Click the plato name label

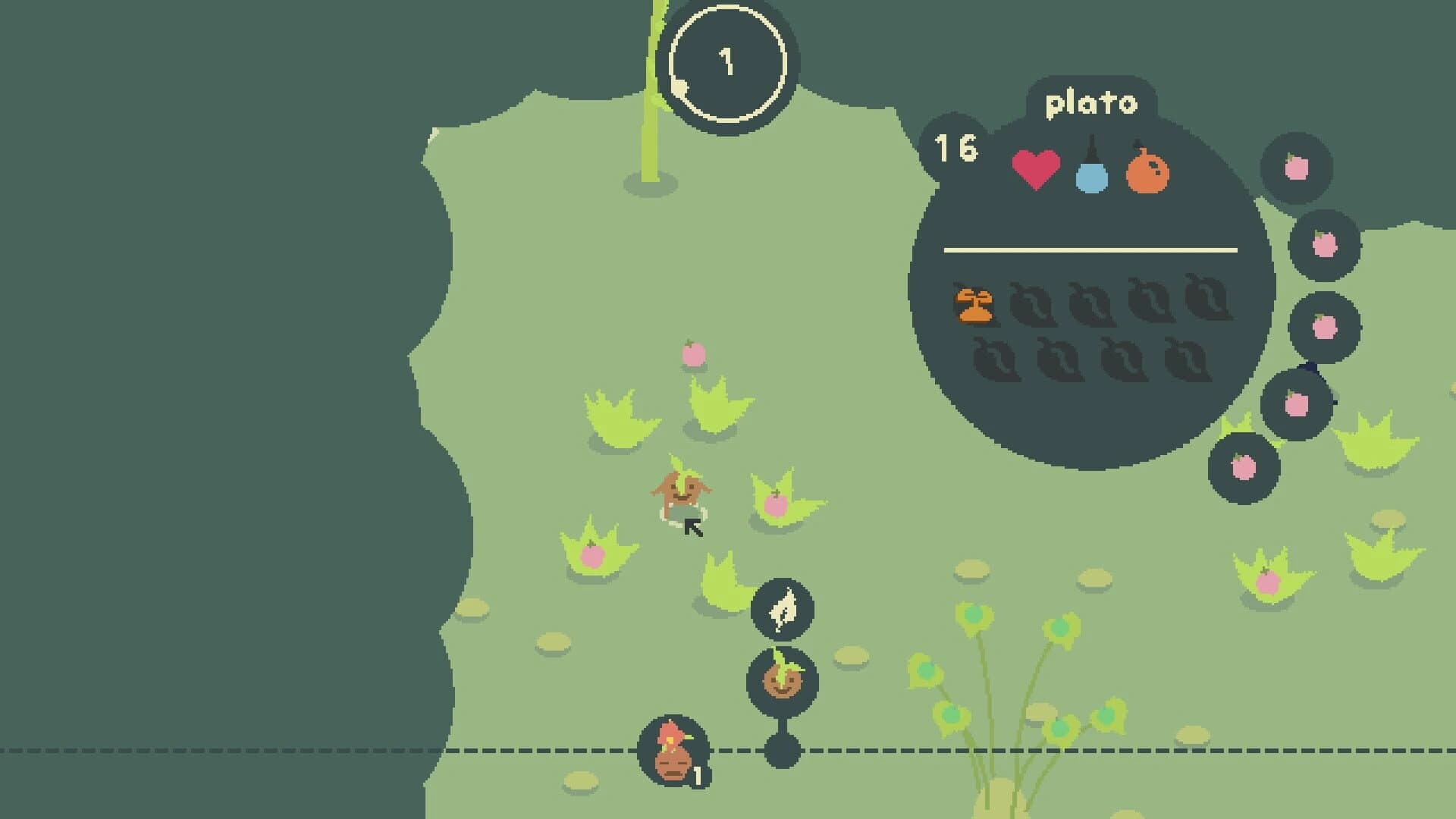(1090, 104)
